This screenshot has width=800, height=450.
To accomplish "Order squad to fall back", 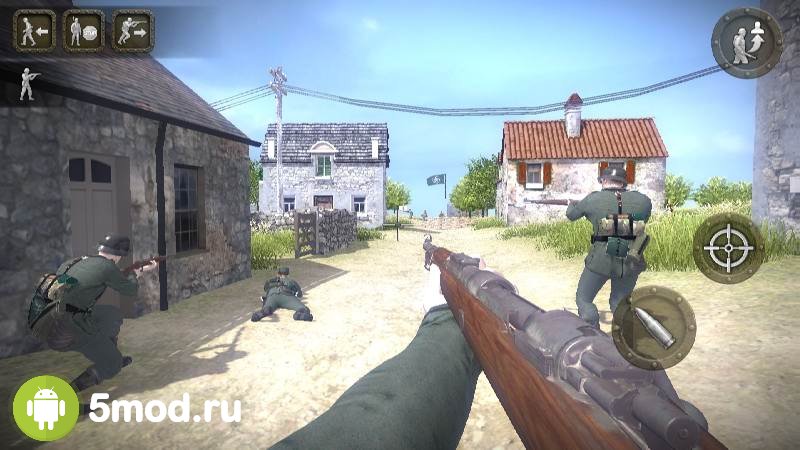I will pyautogui.click(x=34, y=30).
